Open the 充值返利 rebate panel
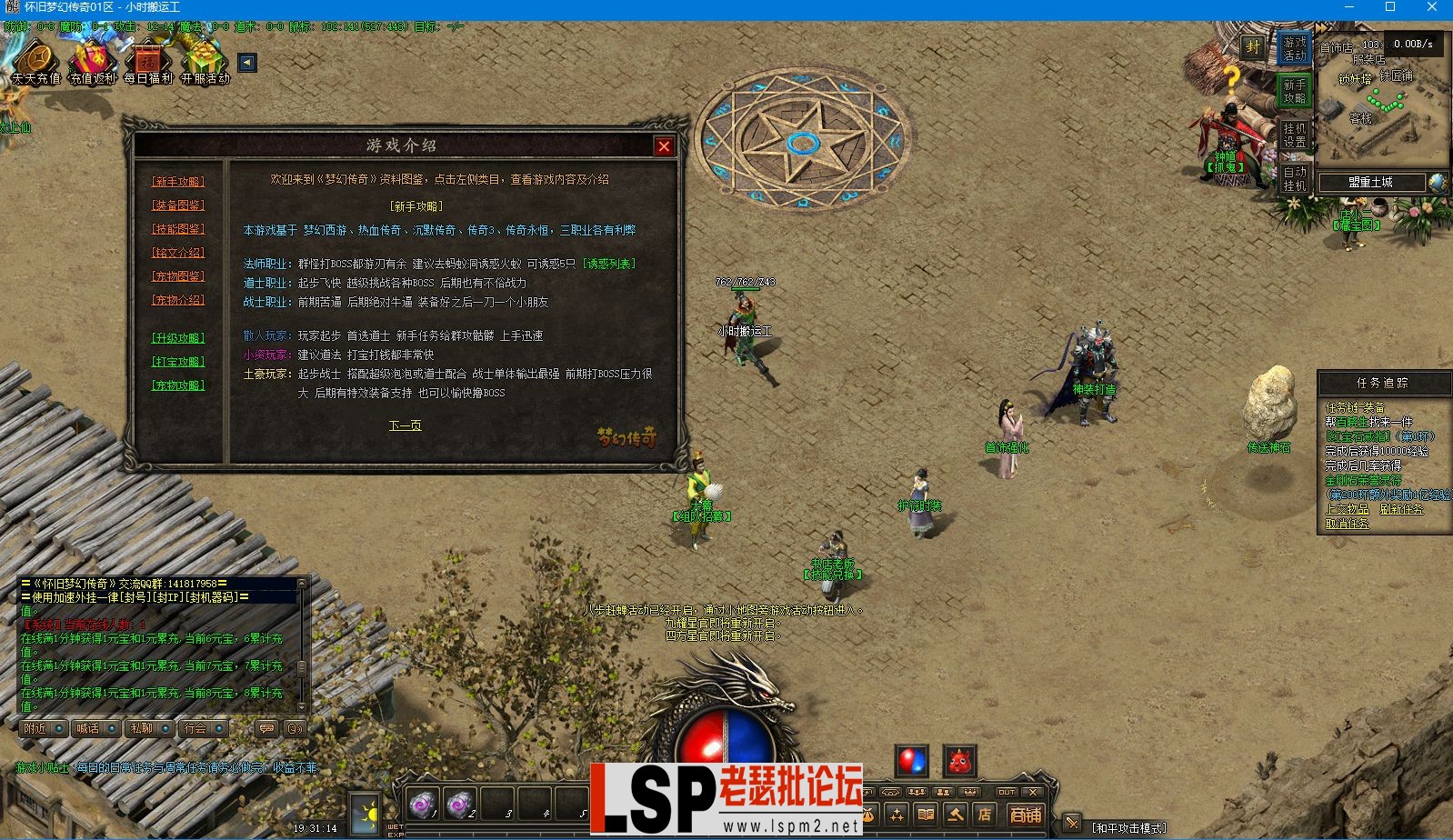 pyautogui.click(x=94, y=64)
